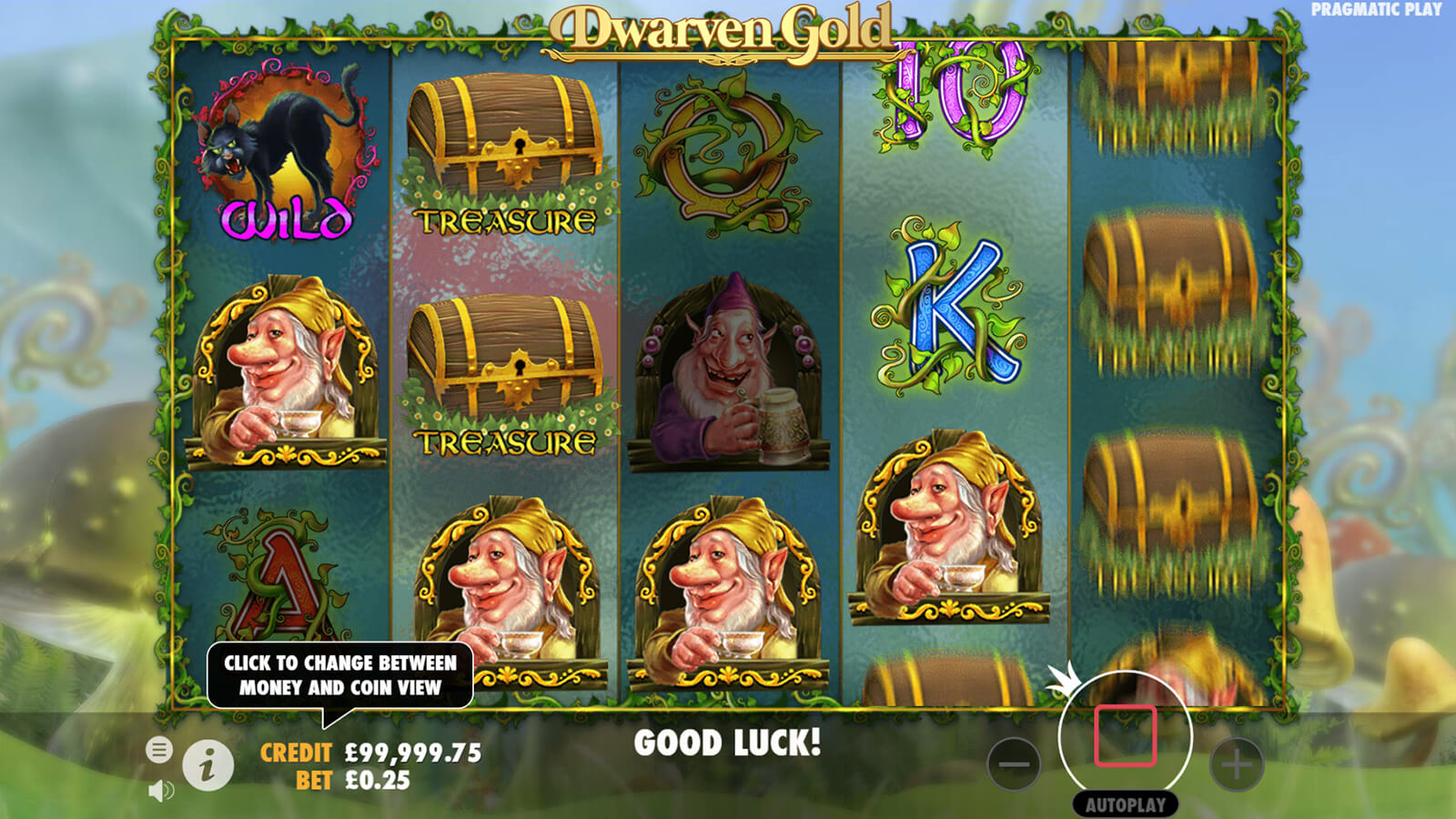Viewport: 1456px width, 819px height.
Task: Show the game info paytable
Action: (207, 764)
